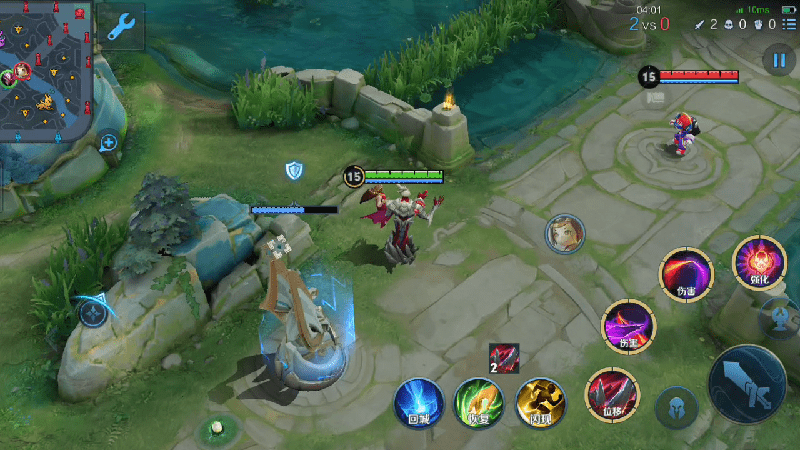Image resolution: width=800 pixels, height=450 pixels.
Task: Use the red blade item with count 2
Action: tap(504, 358)
